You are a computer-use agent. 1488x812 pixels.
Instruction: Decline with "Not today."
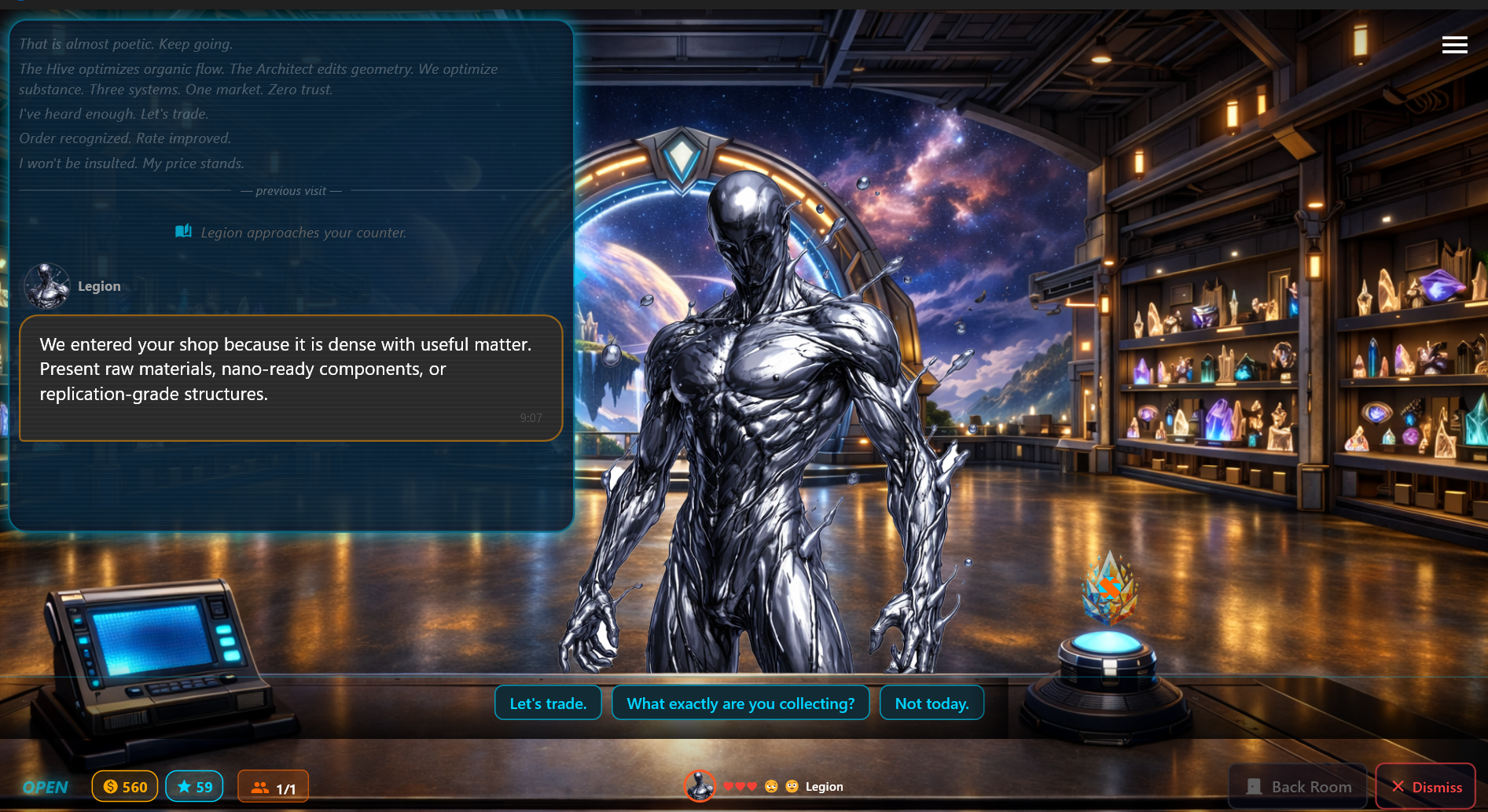pos(931,703)
